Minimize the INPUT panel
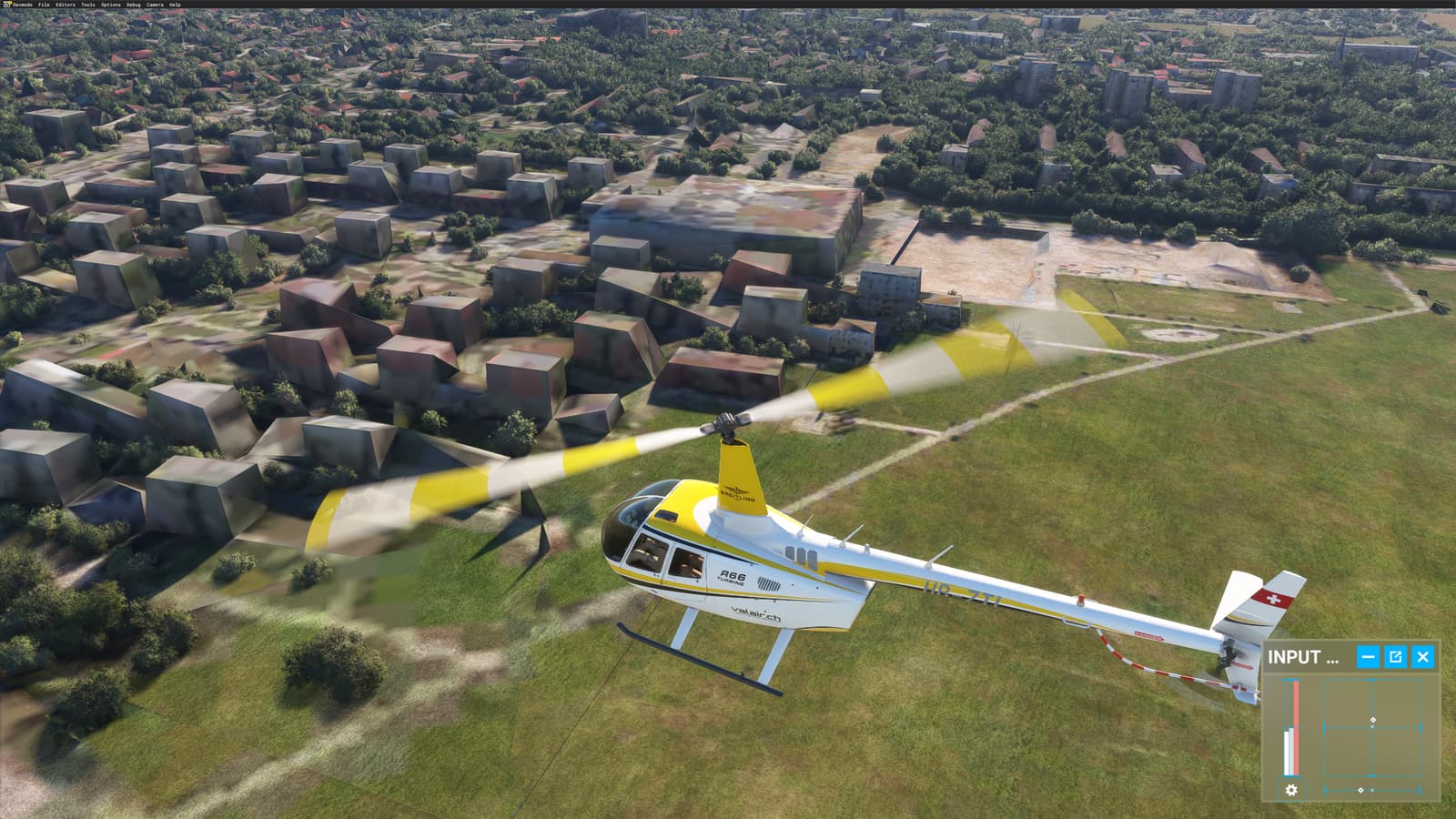This screenshot has width=1456, height=819. tap(1370, 655)
